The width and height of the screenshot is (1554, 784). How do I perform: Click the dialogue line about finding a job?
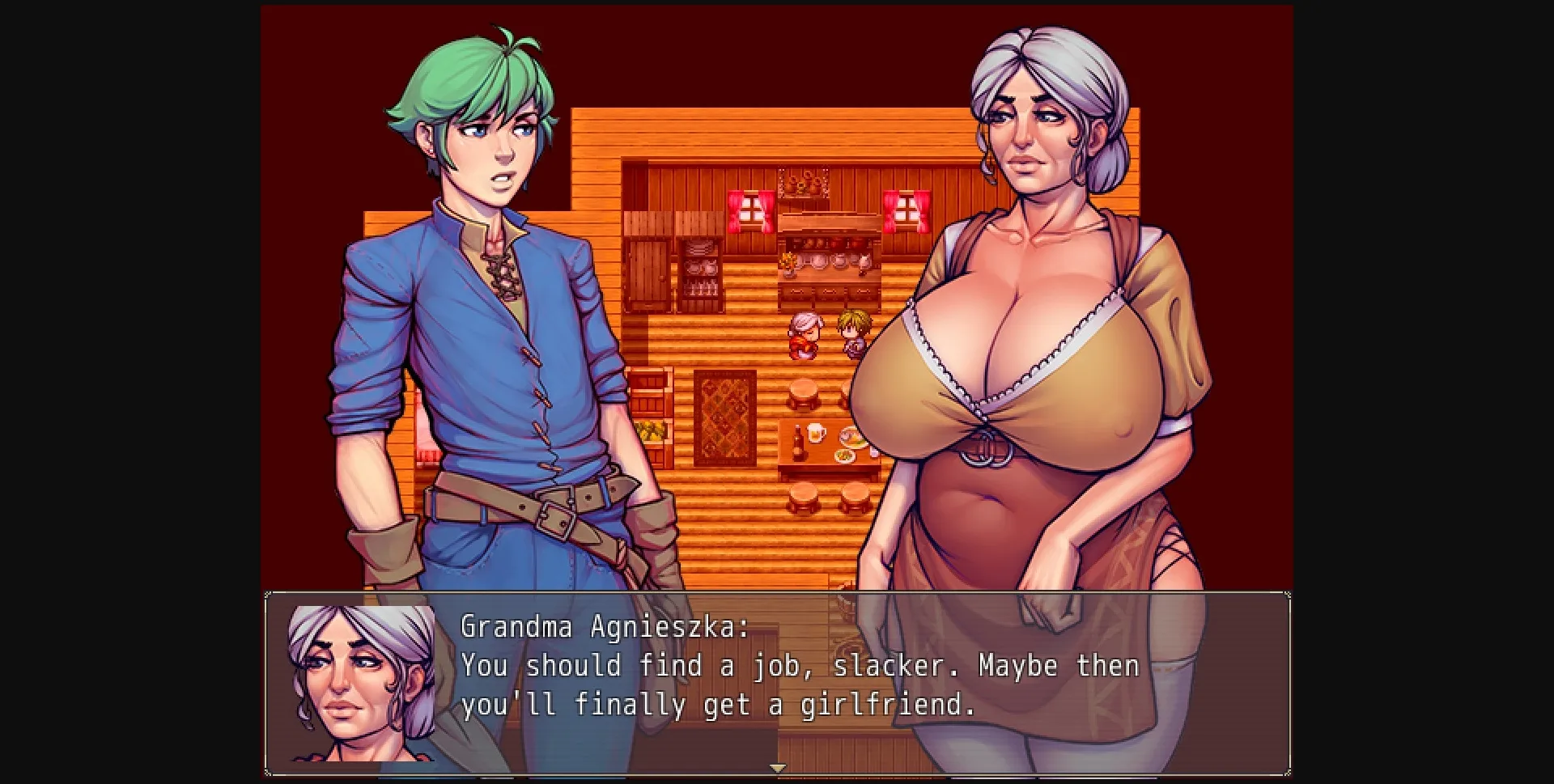point(797,666)
